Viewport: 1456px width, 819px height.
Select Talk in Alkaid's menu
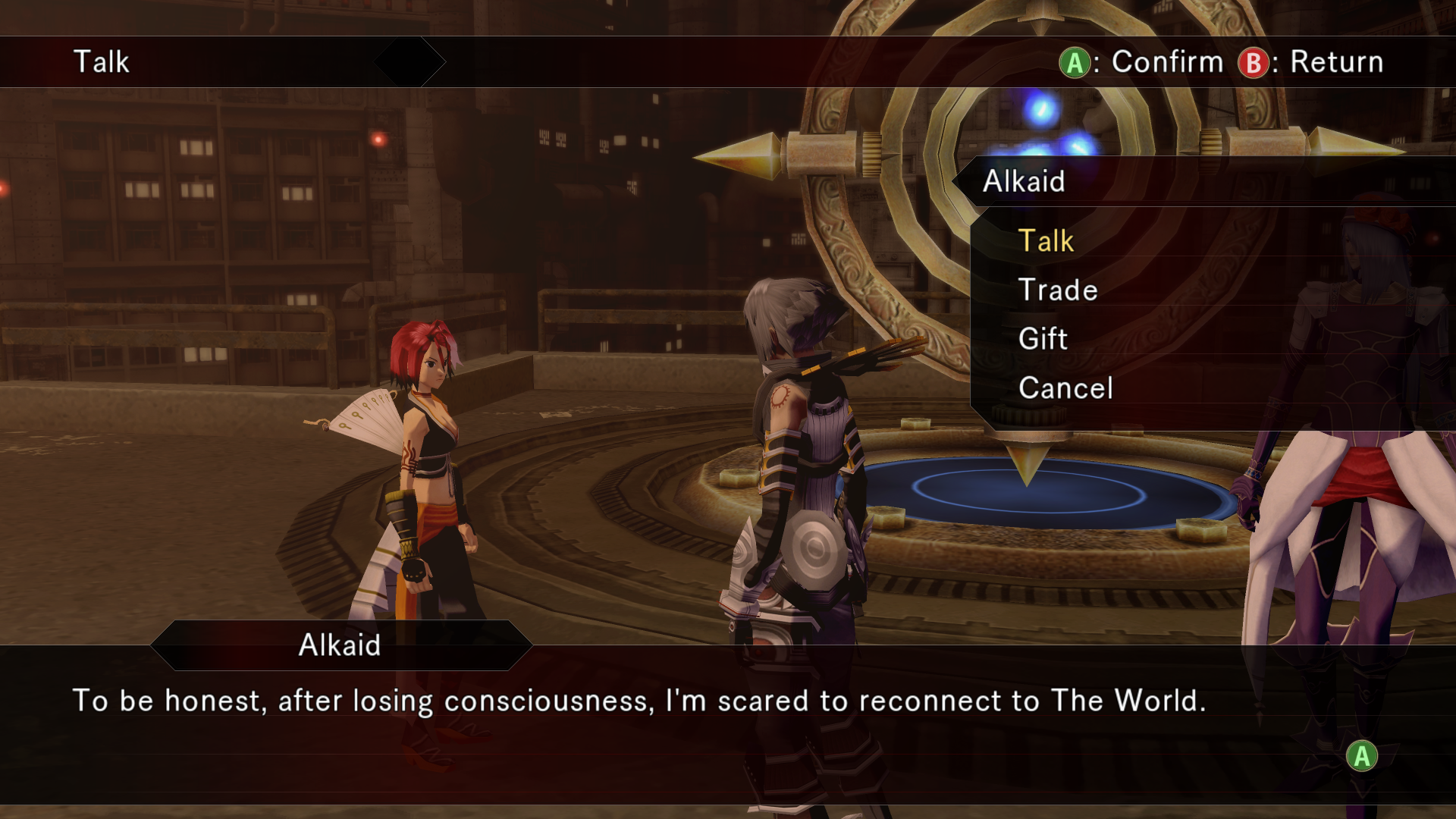point(1046,241)
